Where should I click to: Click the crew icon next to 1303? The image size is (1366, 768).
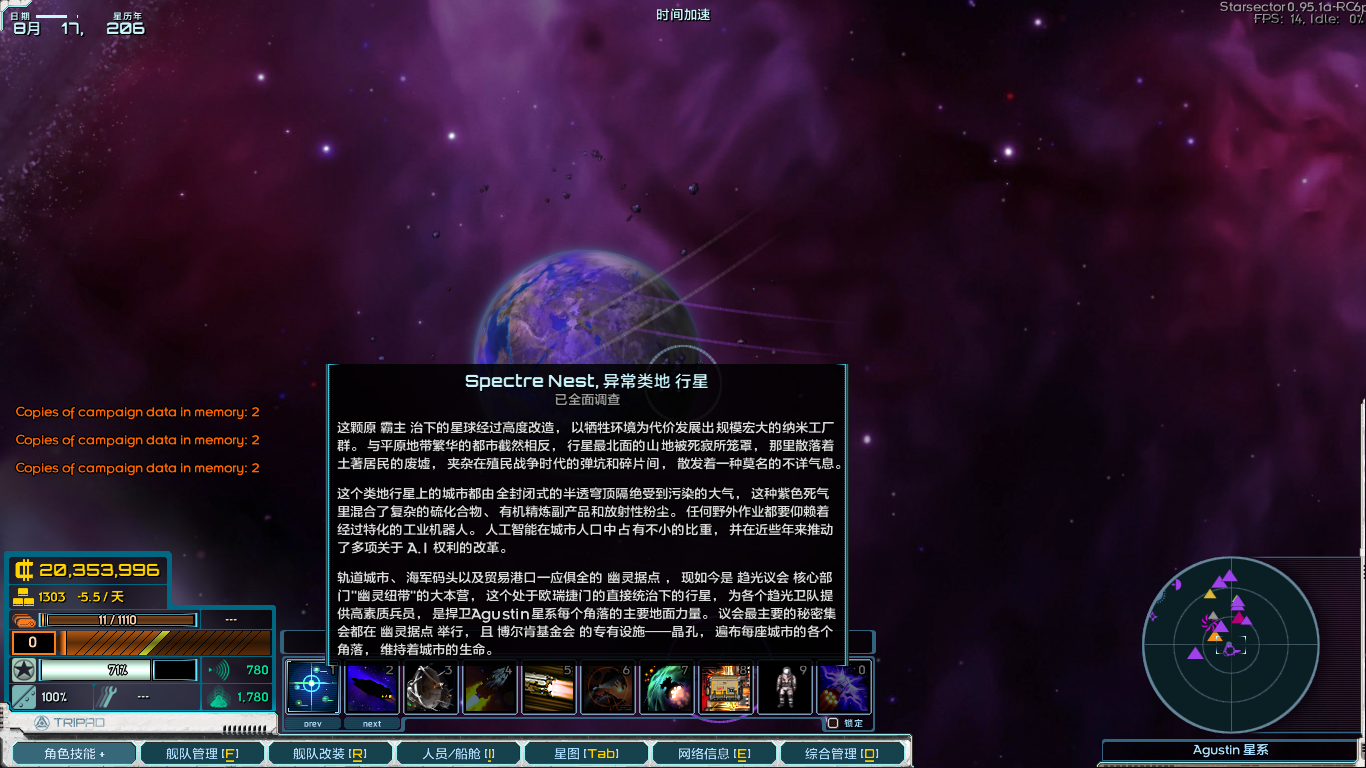tap(23, 596)
